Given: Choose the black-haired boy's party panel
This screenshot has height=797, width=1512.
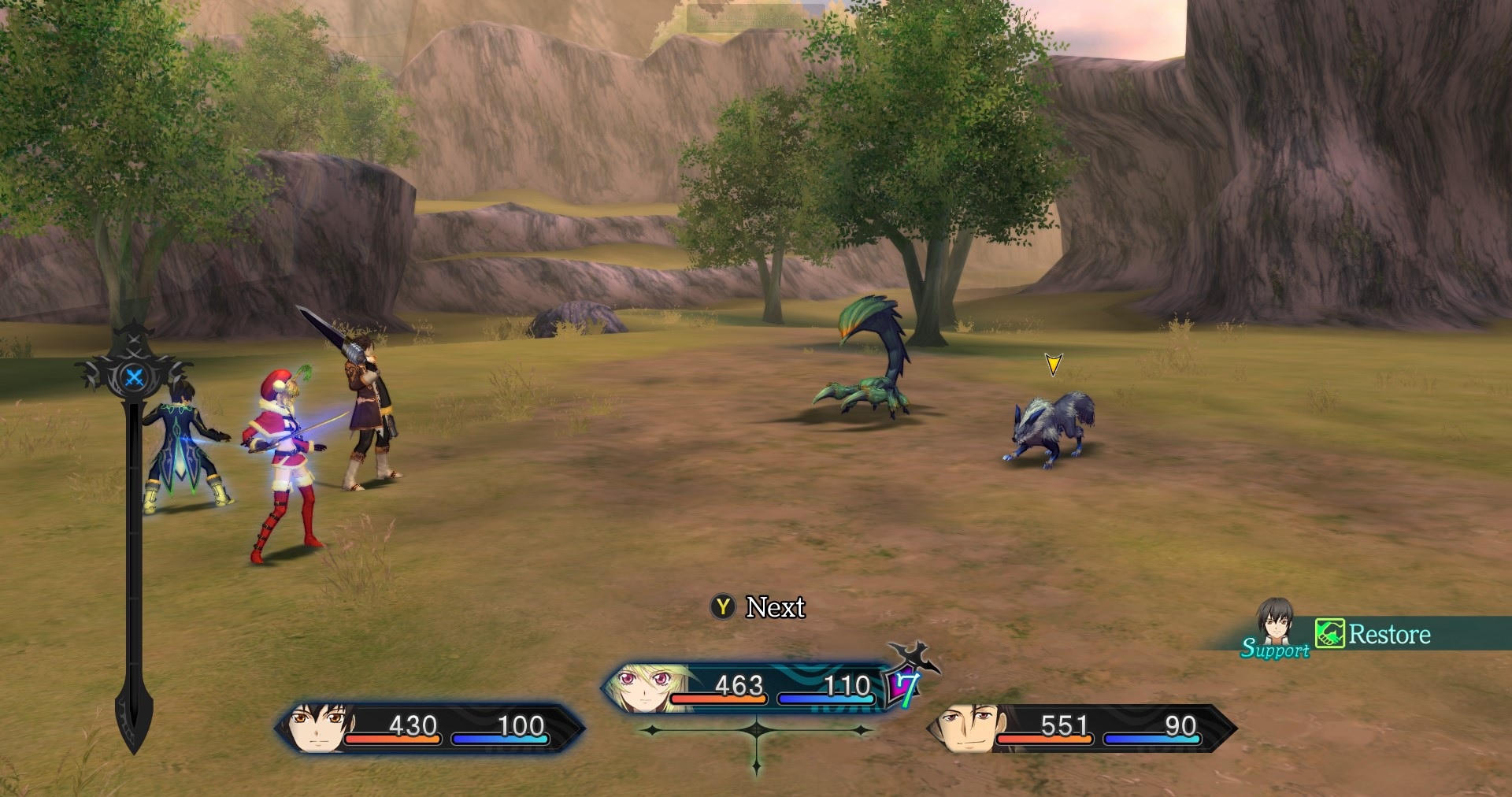Looking at the screenshot, I should [x=429, y=728].
